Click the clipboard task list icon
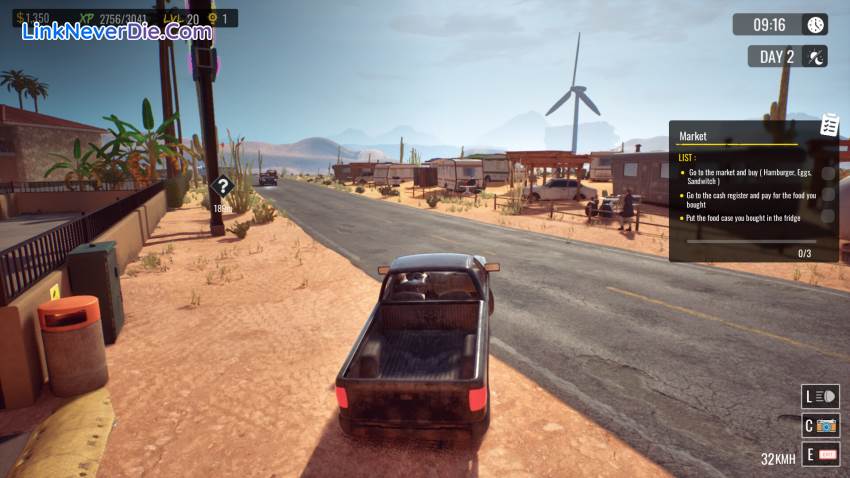This screenshot has height=478, width=850. tap(829, 124)
